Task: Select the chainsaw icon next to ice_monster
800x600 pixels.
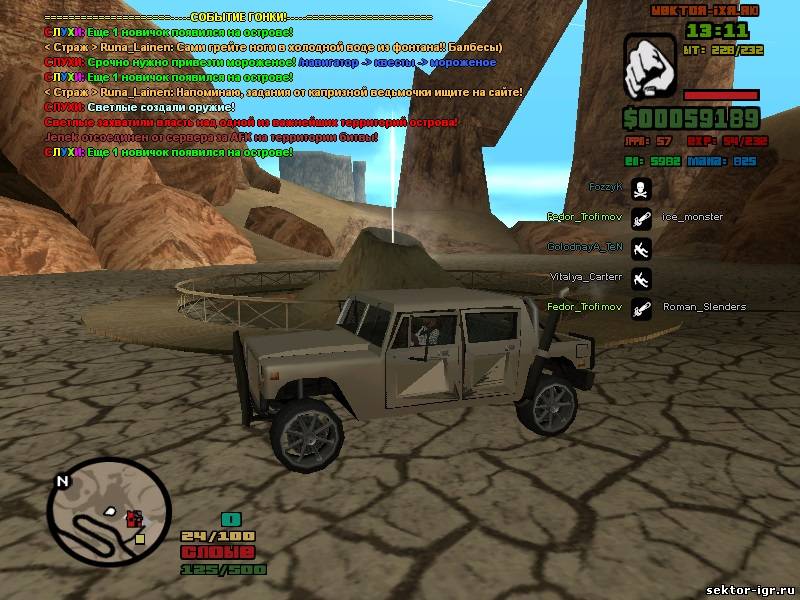Action: [641, 216]
